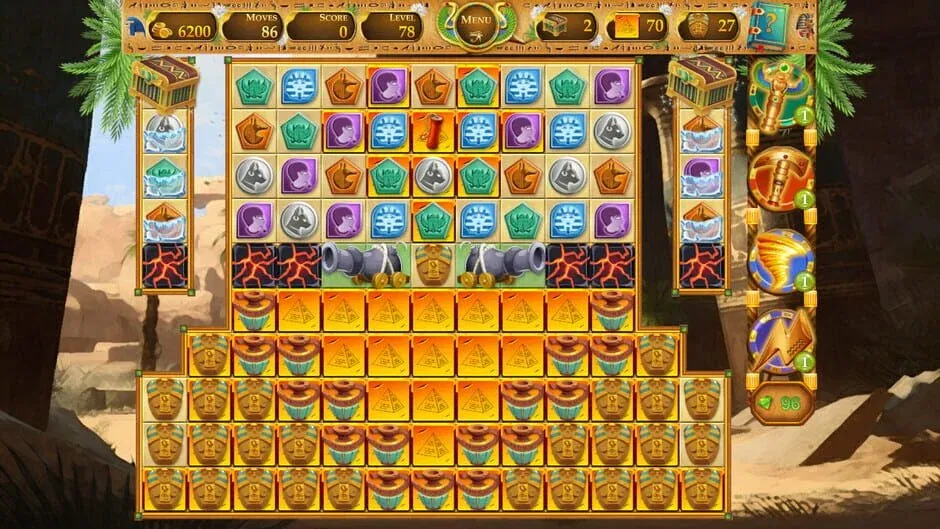This screenshot has width=940, height=529.
Task: Click the pharaoh head icon in top corner
Action: point(135,22)
